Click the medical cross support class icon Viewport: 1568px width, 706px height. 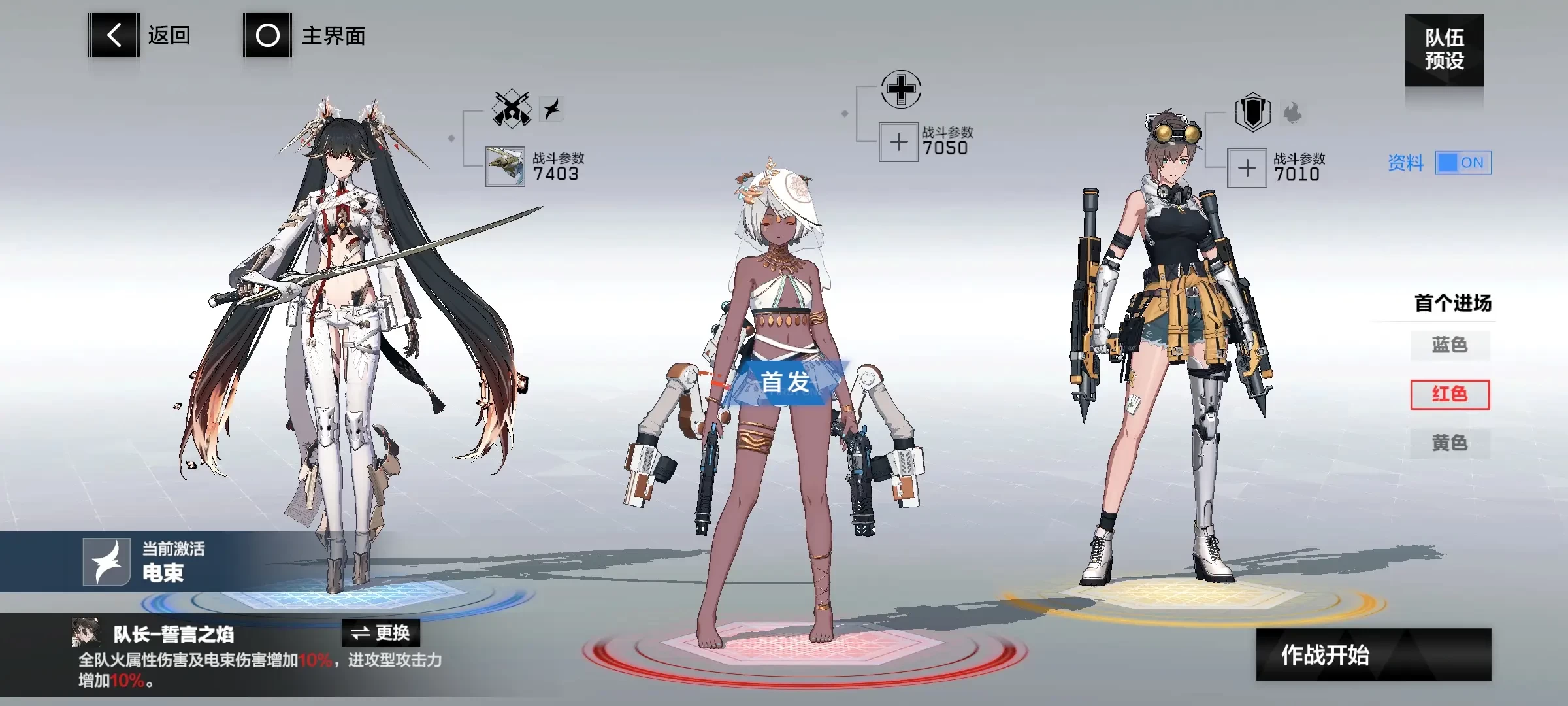(901, 89)
